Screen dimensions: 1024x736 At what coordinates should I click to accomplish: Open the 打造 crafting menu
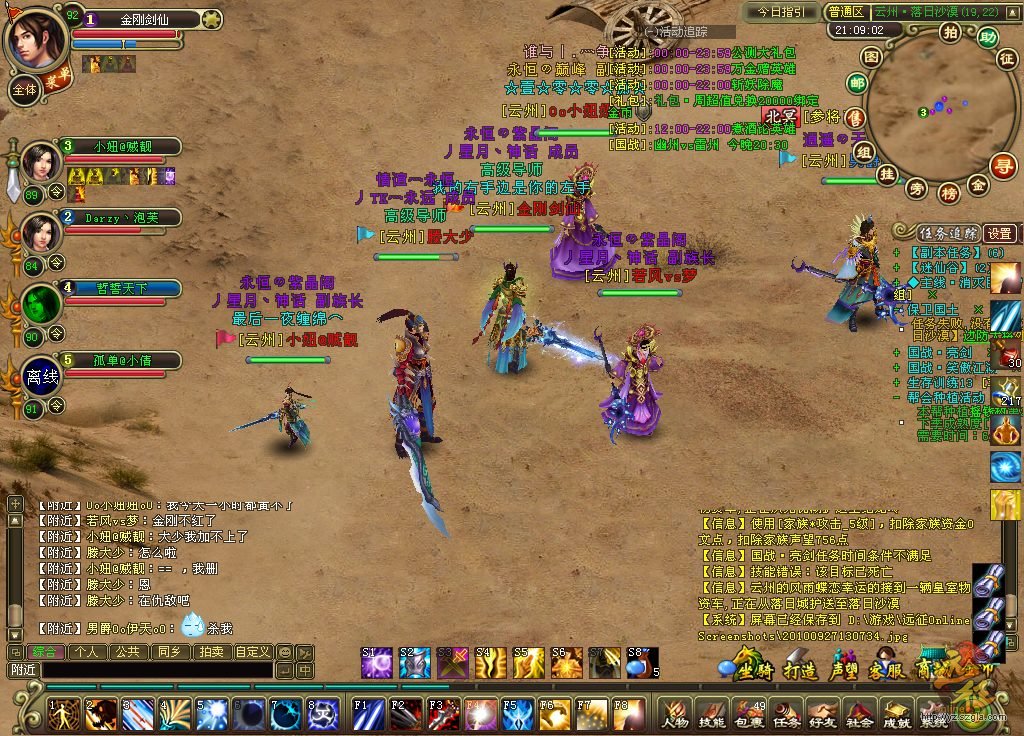800,669
